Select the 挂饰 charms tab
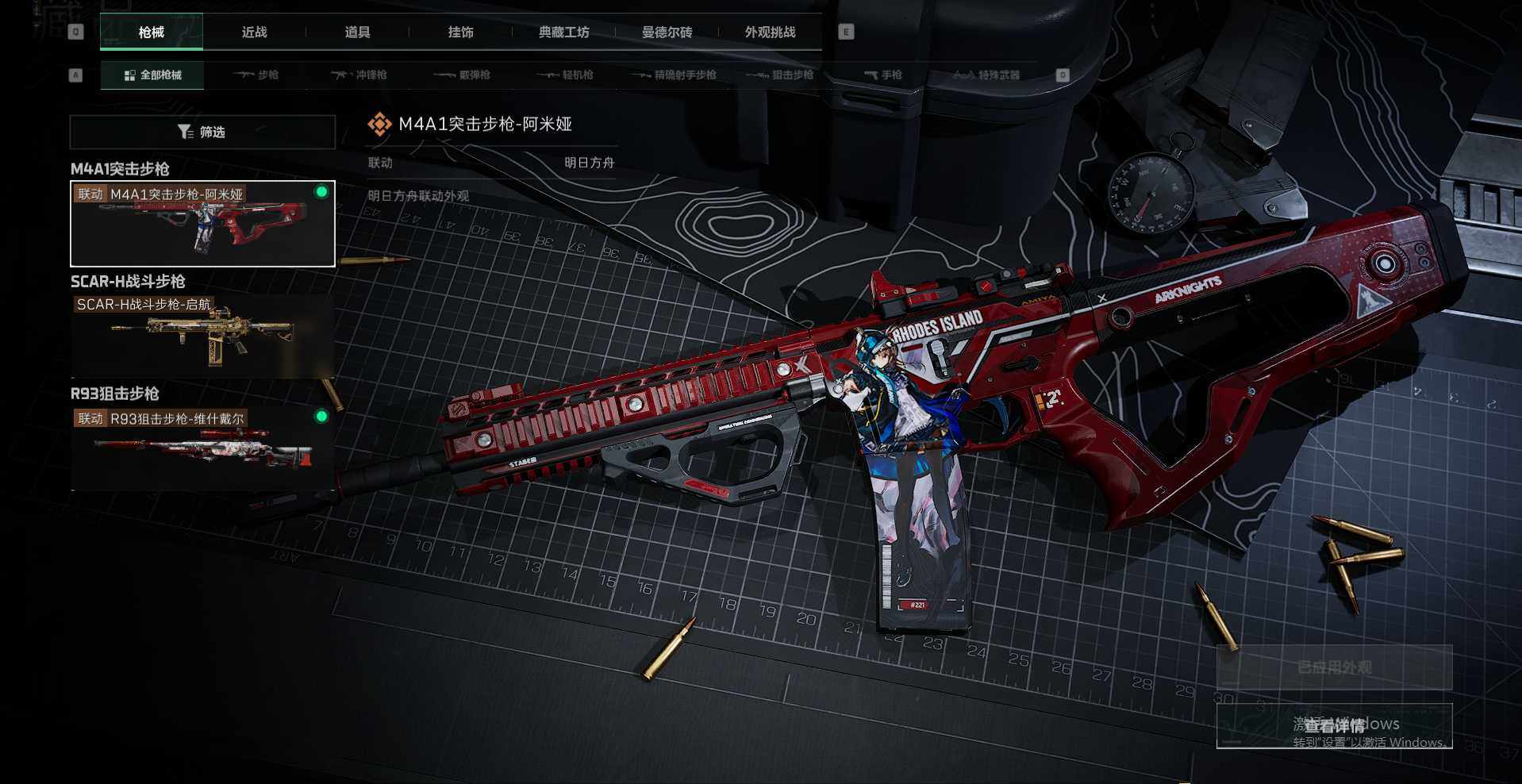This screenshot has width=1522, height=784. tap(460, 33)
